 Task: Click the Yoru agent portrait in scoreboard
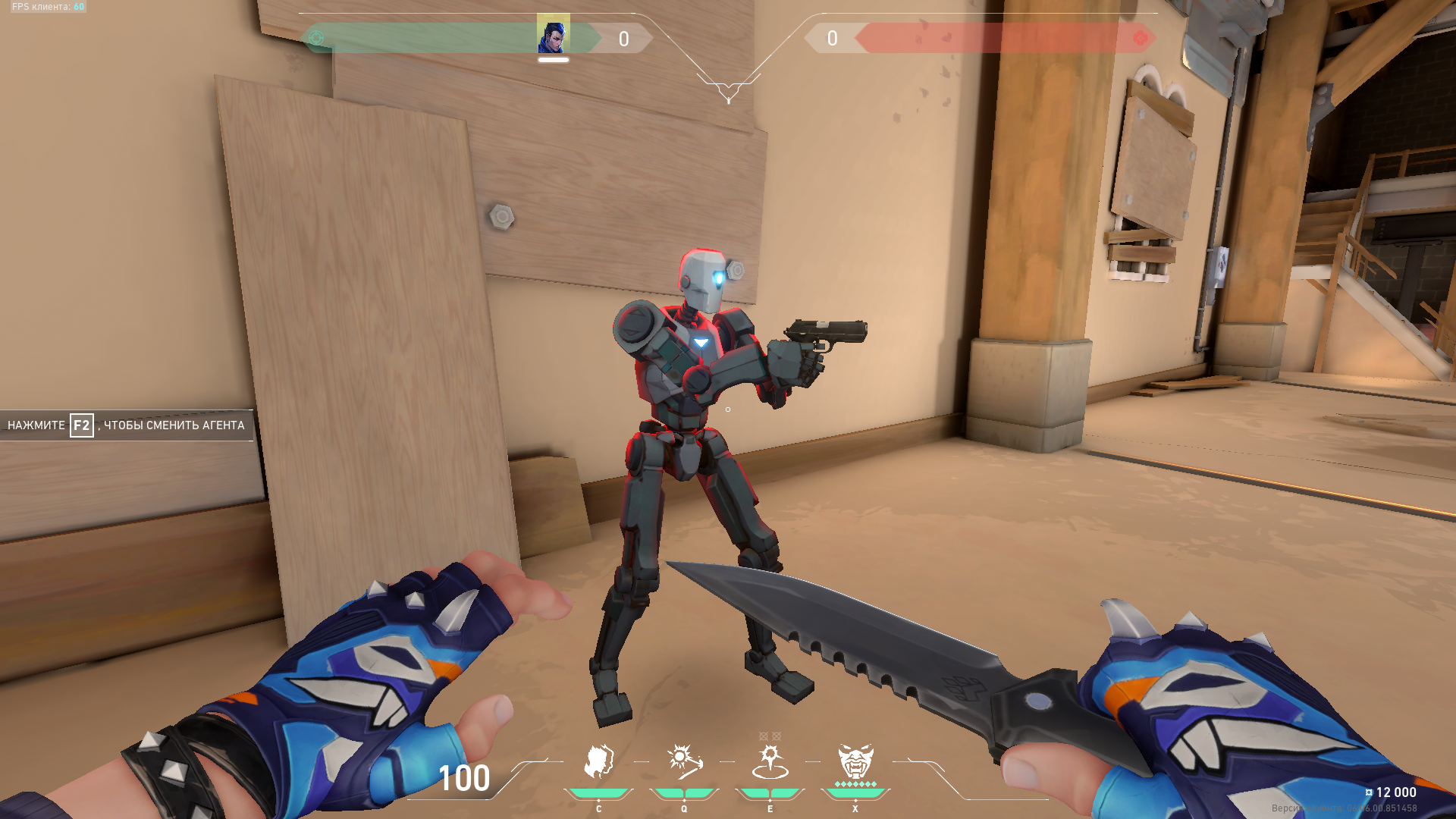553,34
